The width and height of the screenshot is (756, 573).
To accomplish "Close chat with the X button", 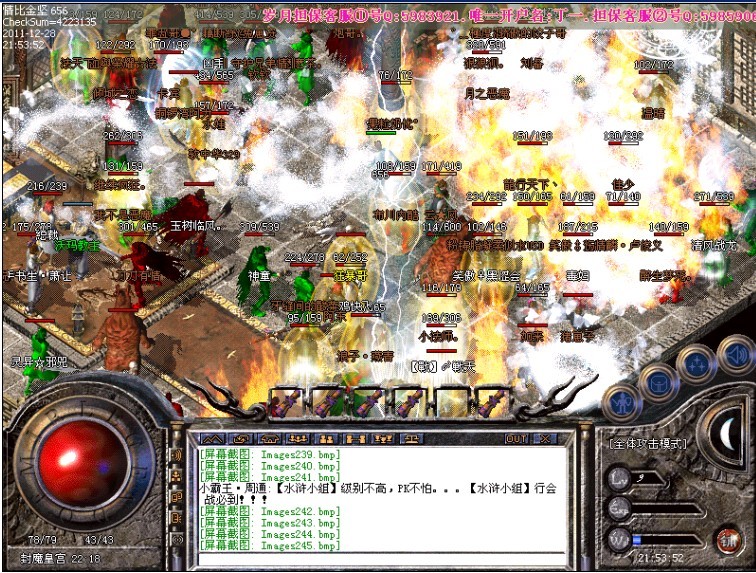I will point(544,438).
